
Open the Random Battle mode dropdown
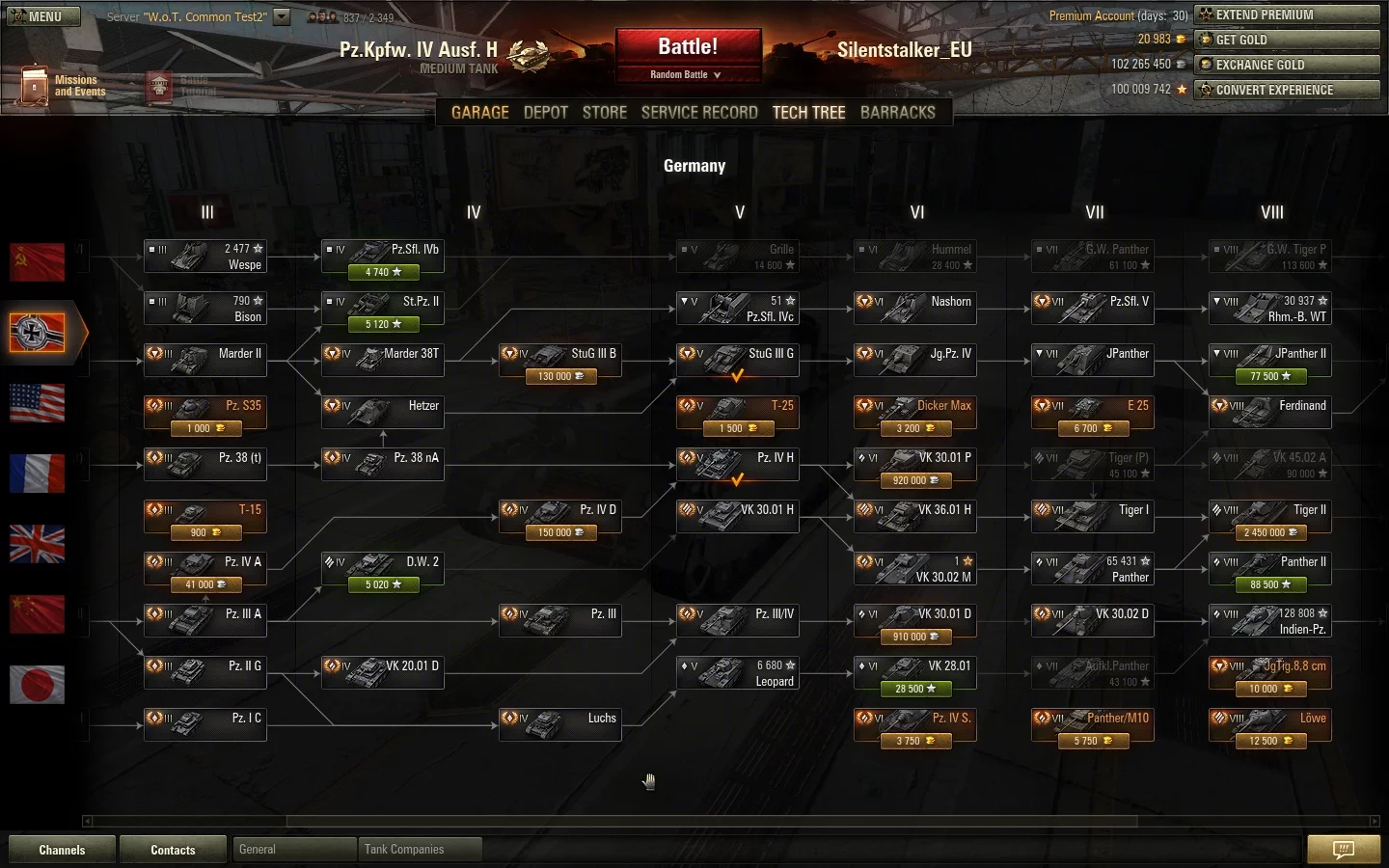coord(686,74)
